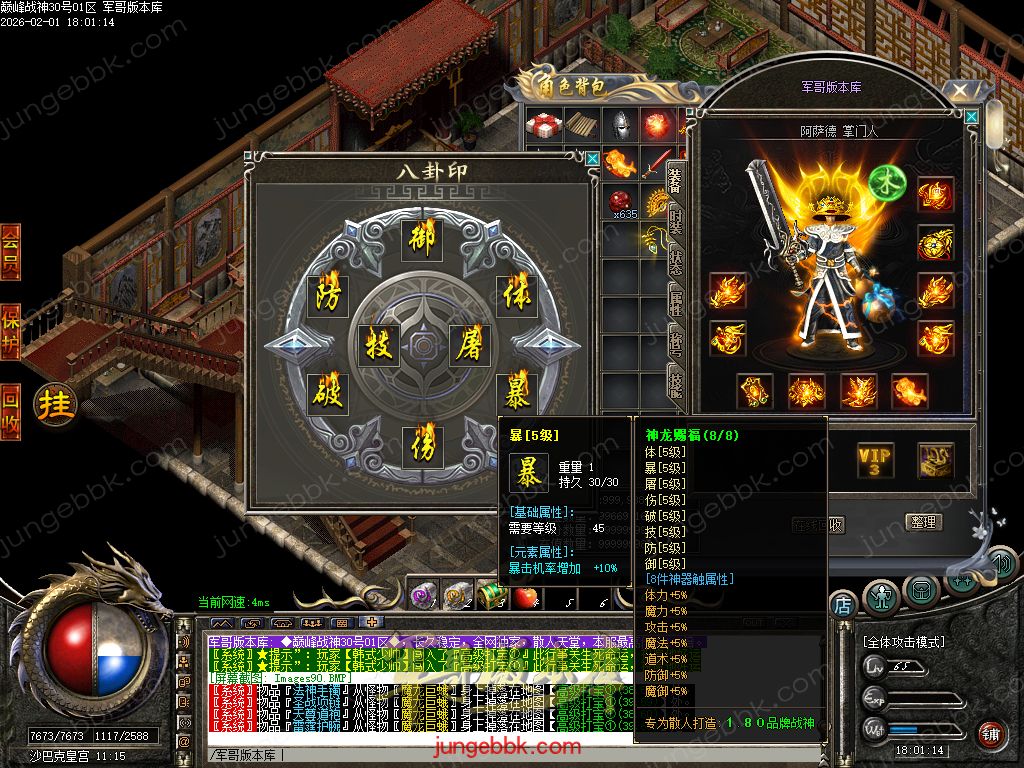Click the 整理 sort button in the bag
Image resolution: width=1024 pixels, height=768 pixels.
point(924,522)
